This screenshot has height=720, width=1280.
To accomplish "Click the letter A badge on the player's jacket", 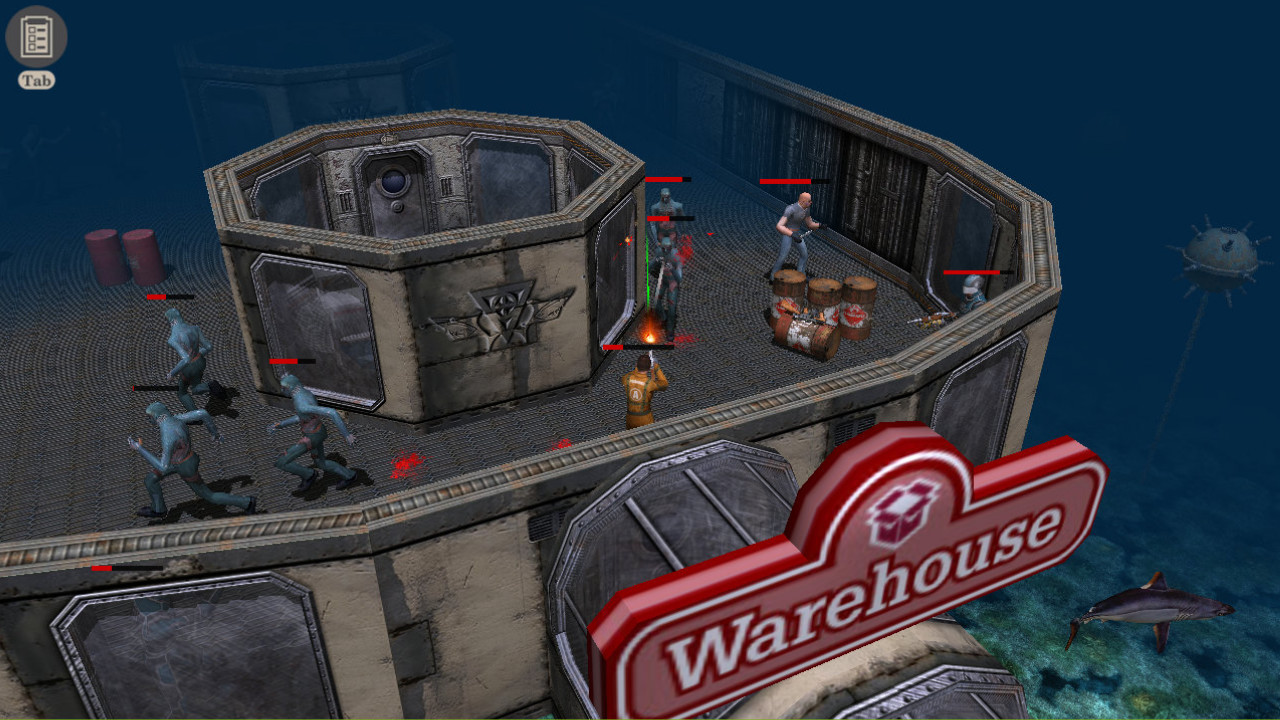I will coord(635,394).
